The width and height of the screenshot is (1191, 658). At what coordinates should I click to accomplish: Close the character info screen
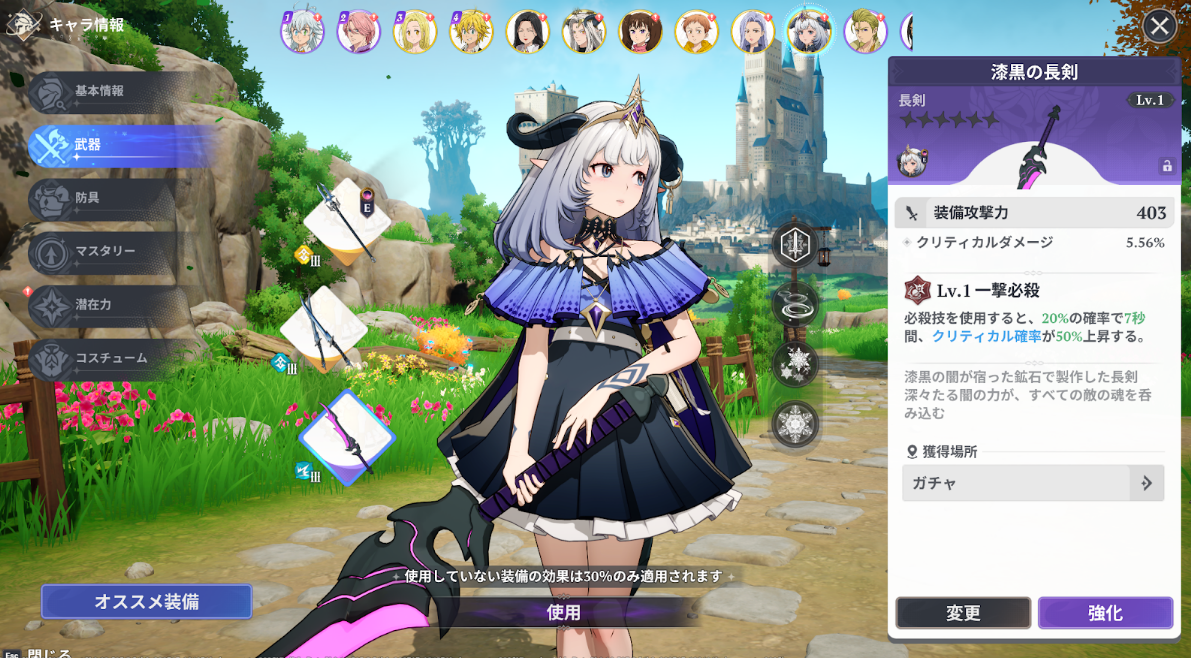tap(1159, 26)
